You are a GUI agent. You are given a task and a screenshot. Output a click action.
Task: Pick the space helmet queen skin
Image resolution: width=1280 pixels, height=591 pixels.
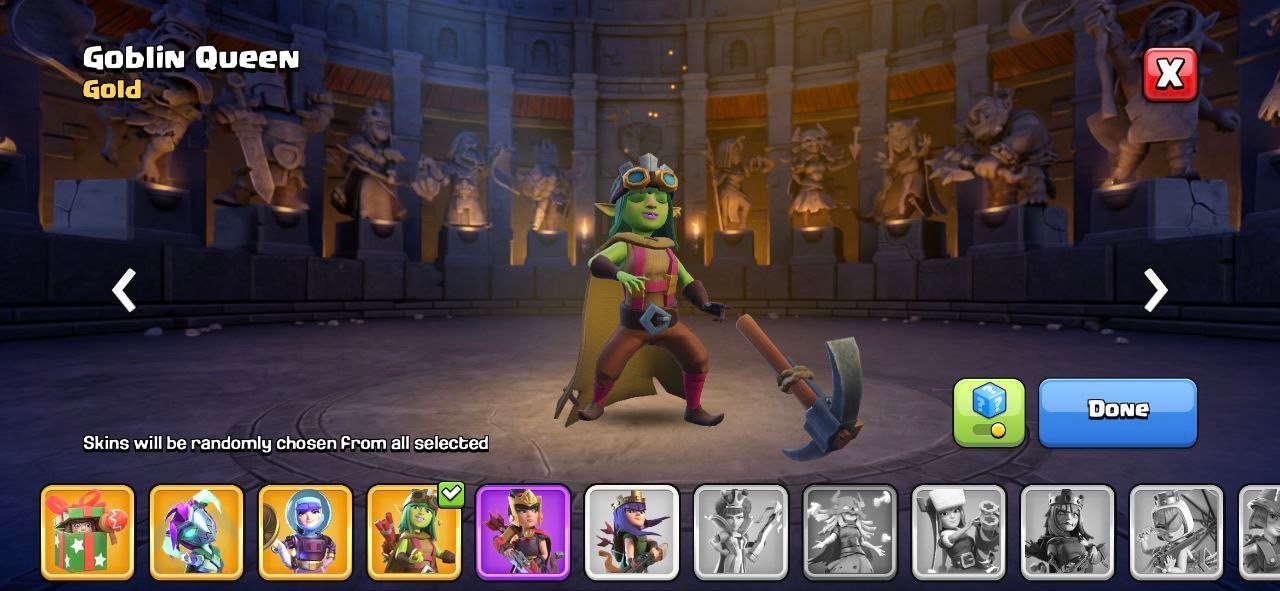pos(305,532)
